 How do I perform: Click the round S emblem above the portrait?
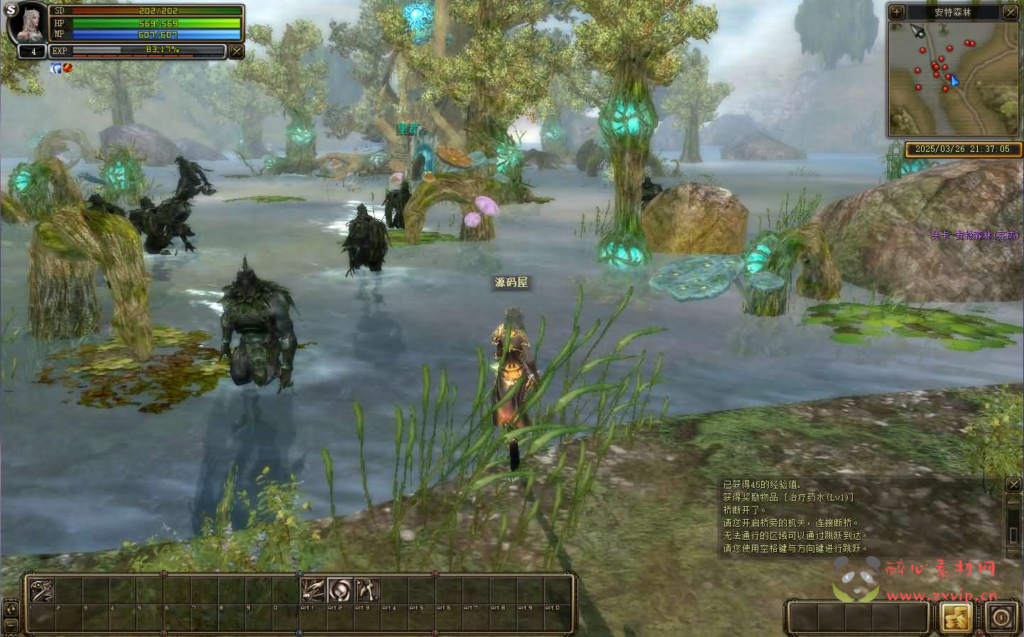pyautogui.click(x=12, y=11)
